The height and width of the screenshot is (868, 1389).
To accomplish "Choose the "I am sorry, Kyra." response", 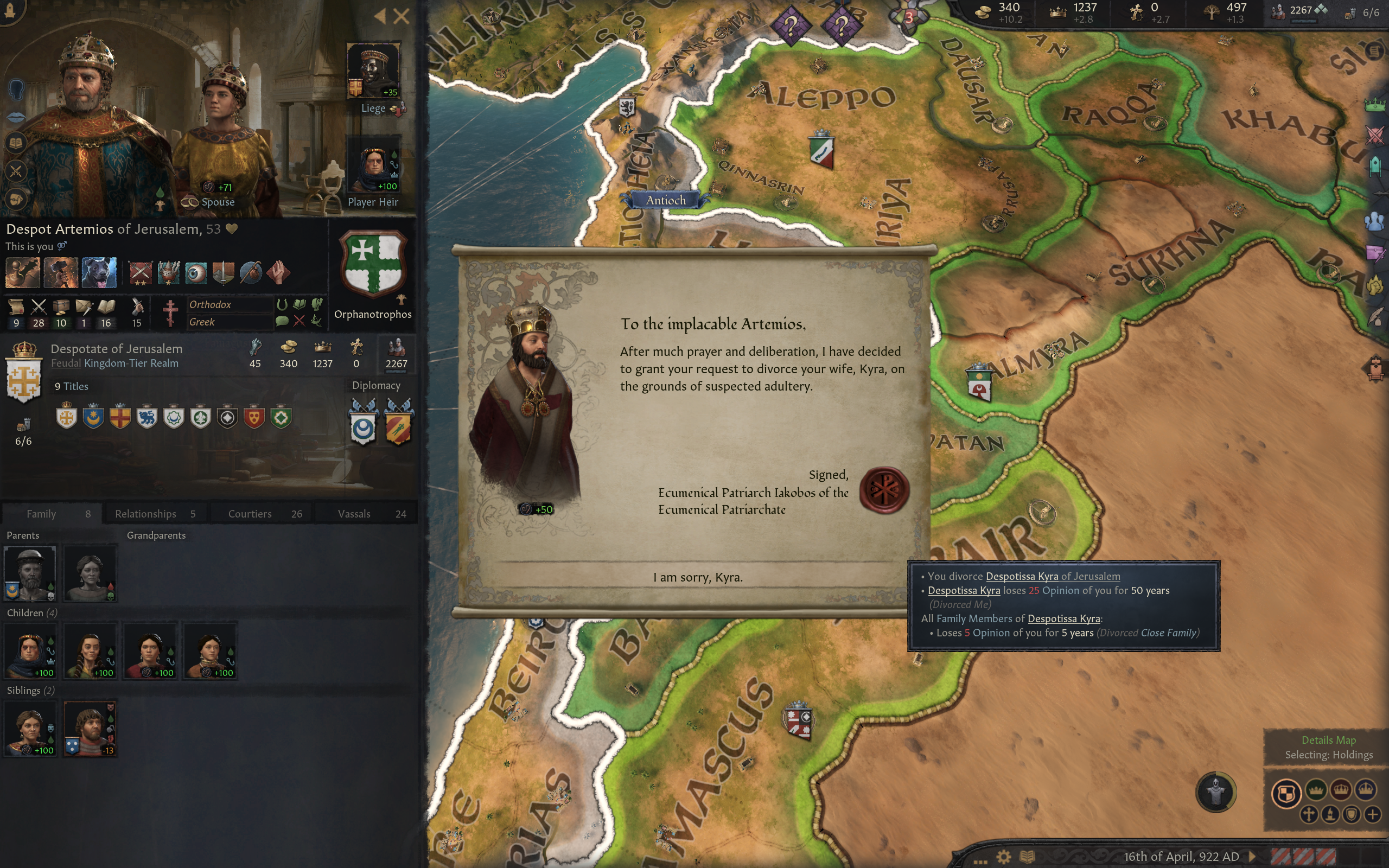I will pyautogui.click(x=697, y=578).
